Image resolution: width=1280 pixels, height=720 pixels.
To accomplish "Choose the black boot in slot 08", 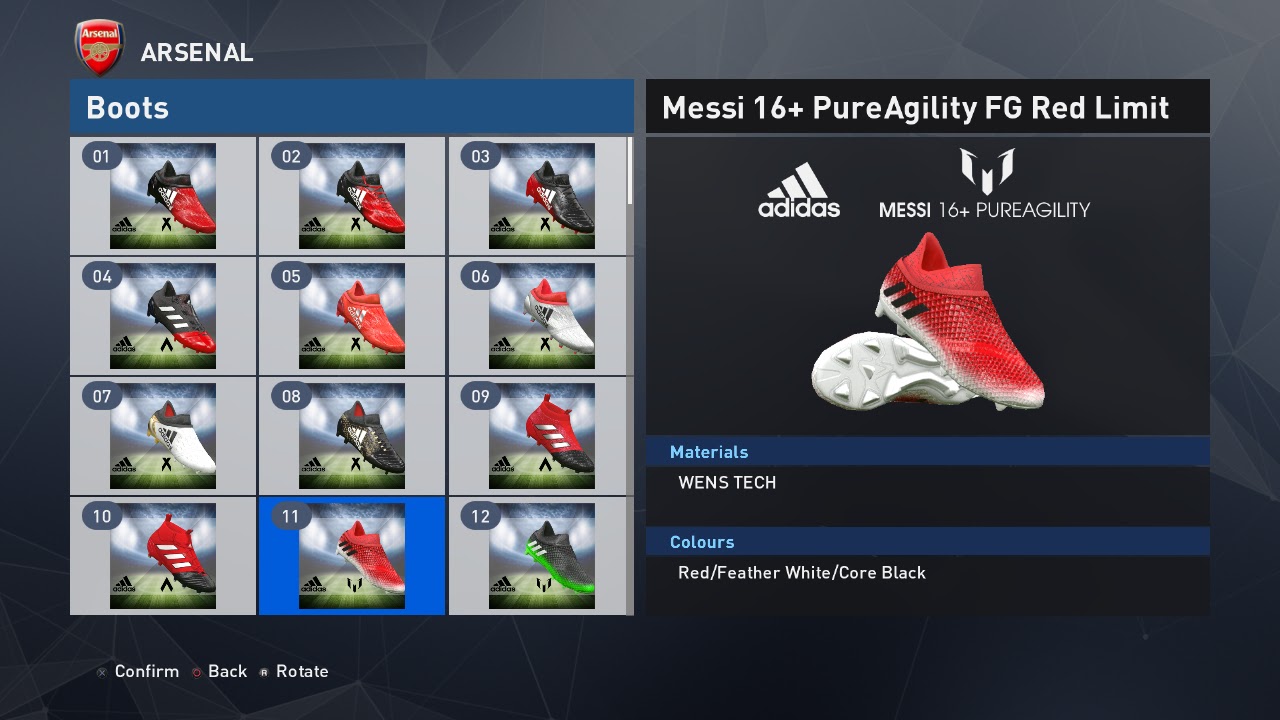I will (352, 436).
